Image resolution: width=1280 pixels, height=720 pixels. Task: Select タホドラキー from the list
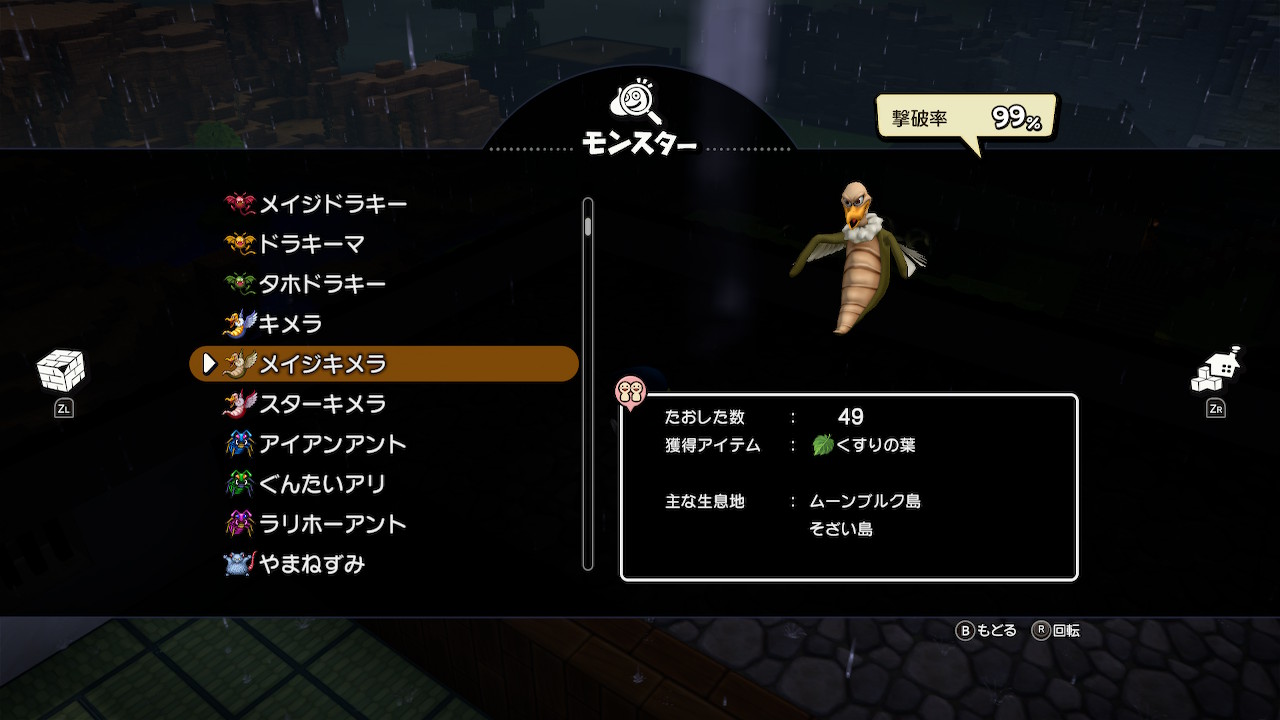321,284
